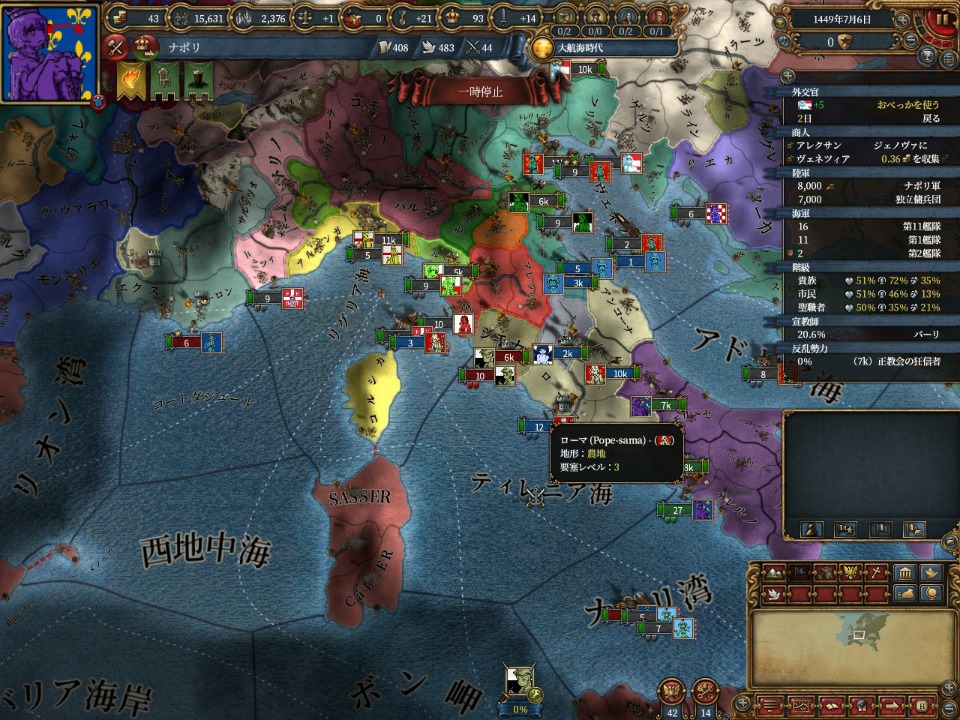
Task: Open the globe button beside the map modes
Action: [x=932, y=594]
